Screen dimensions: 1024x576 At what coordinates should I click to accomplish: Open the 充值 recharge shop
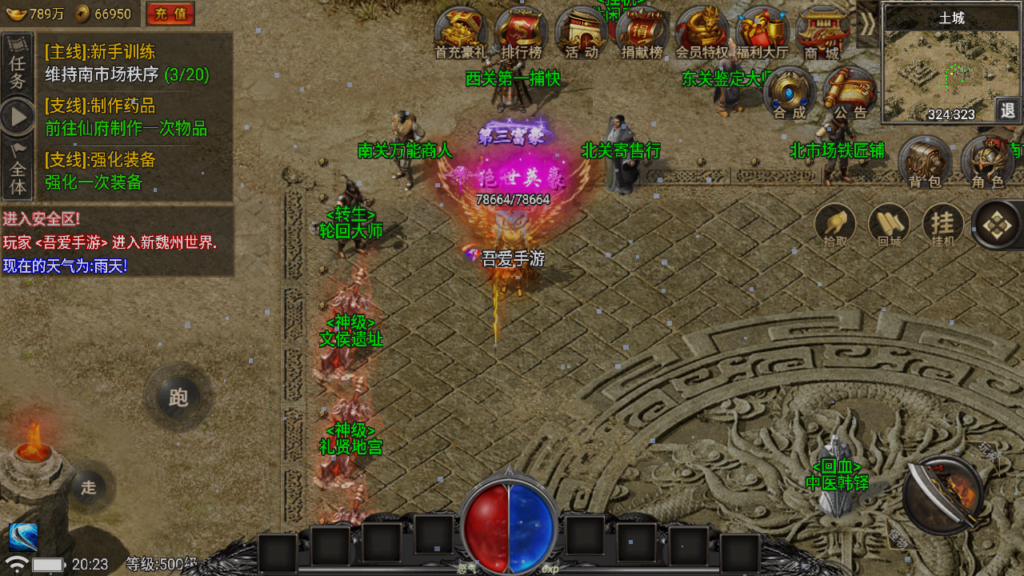point(171,14)
